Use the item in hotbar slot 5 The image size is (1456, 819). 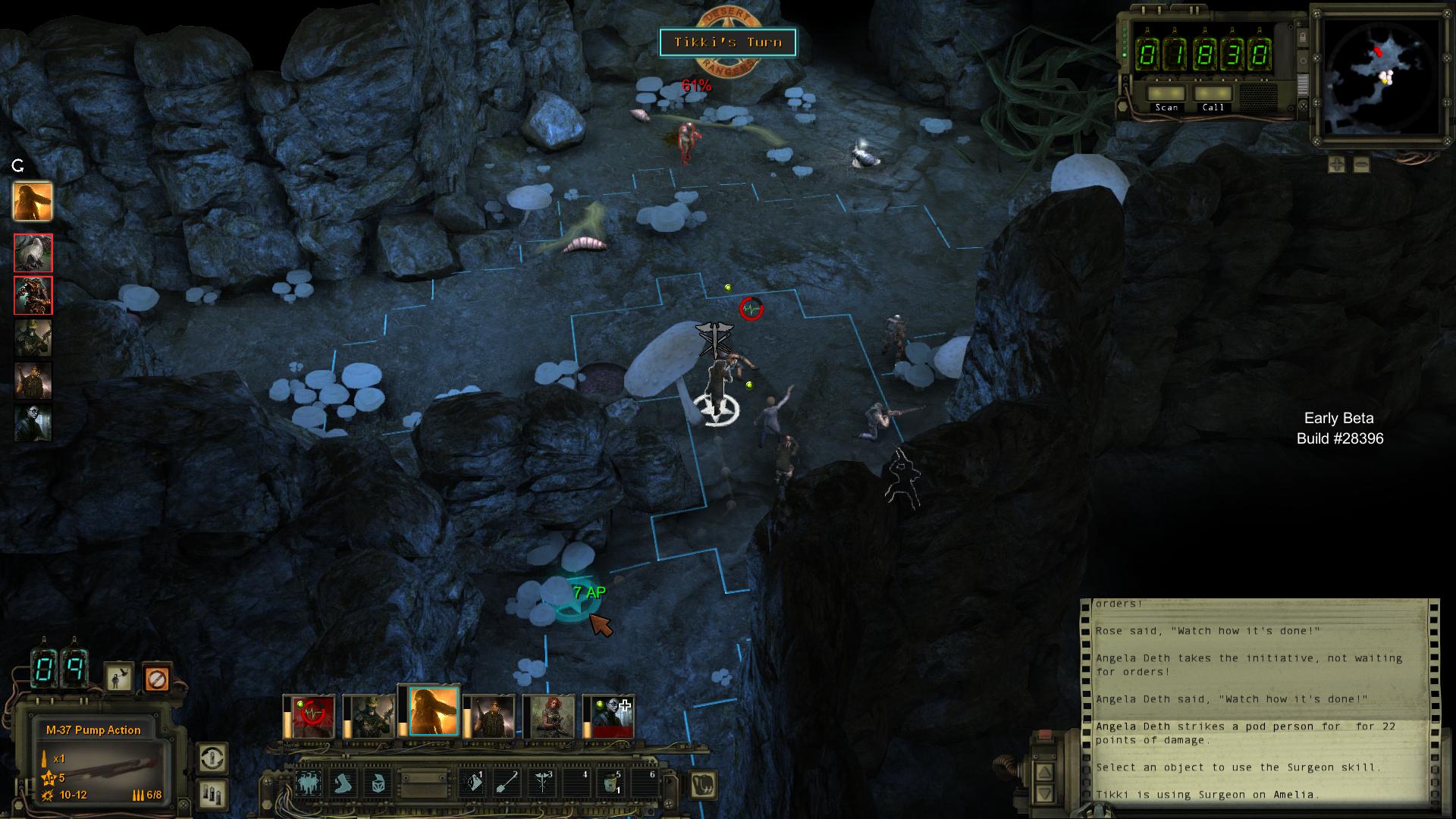pos(610,783)
